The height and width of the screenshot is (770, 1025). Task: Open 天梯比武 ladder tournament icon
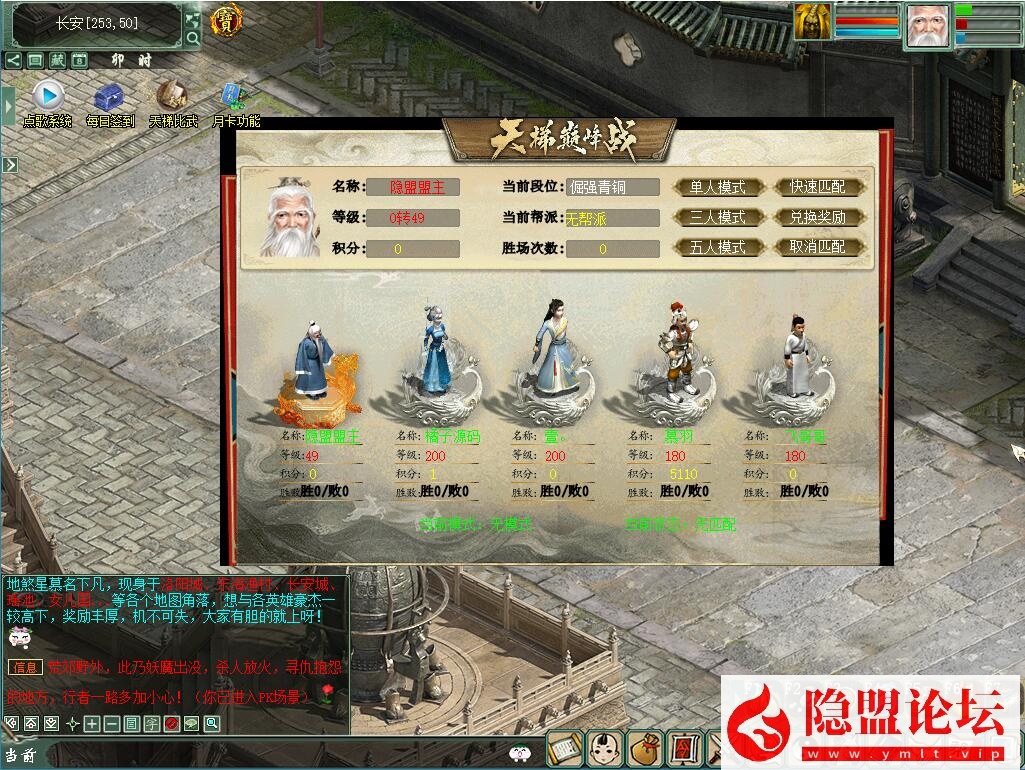coord(172,96)
